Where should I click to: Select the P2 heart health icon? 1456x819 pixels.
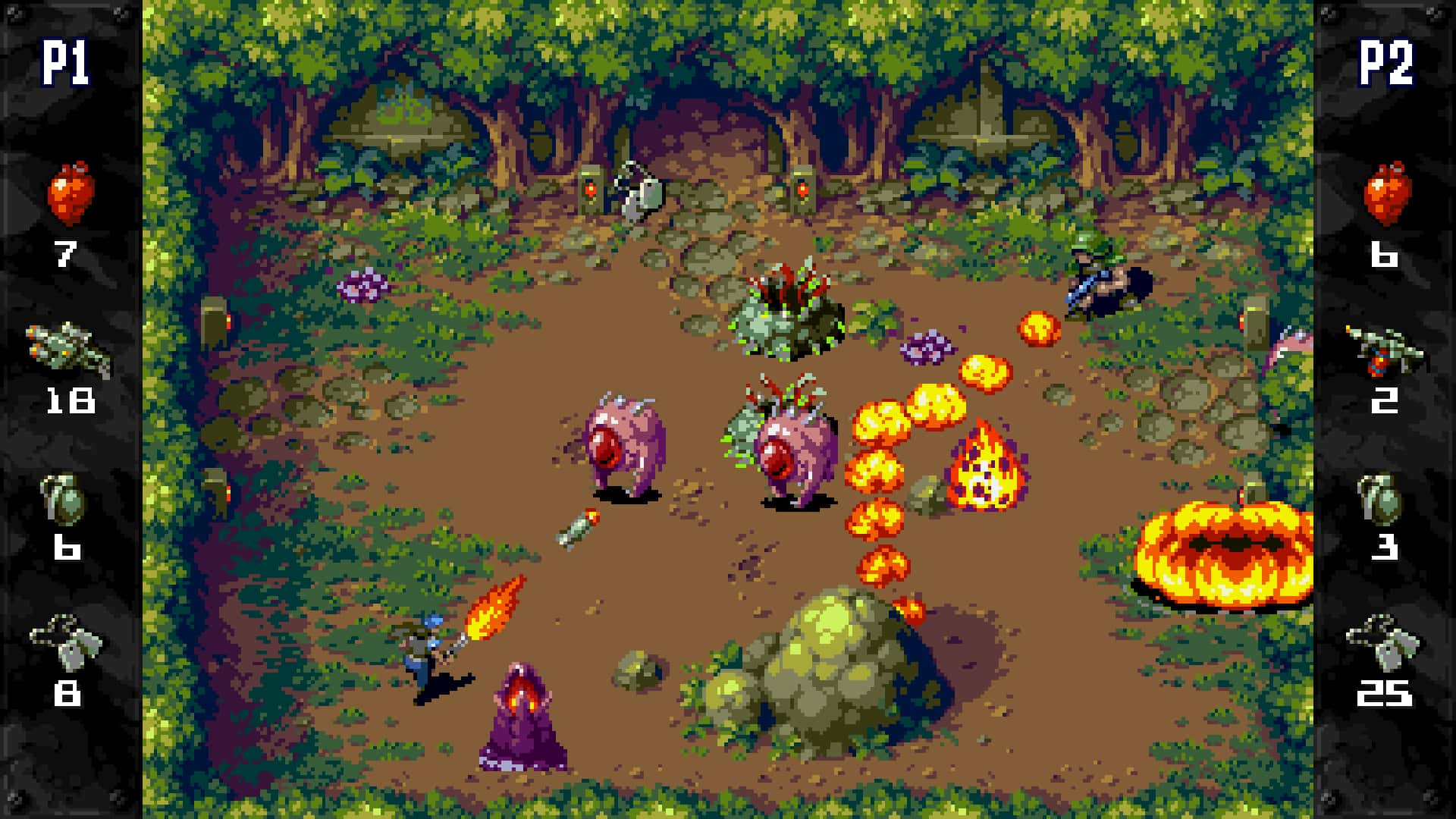pyautogui.click(x=1387, y=192)
